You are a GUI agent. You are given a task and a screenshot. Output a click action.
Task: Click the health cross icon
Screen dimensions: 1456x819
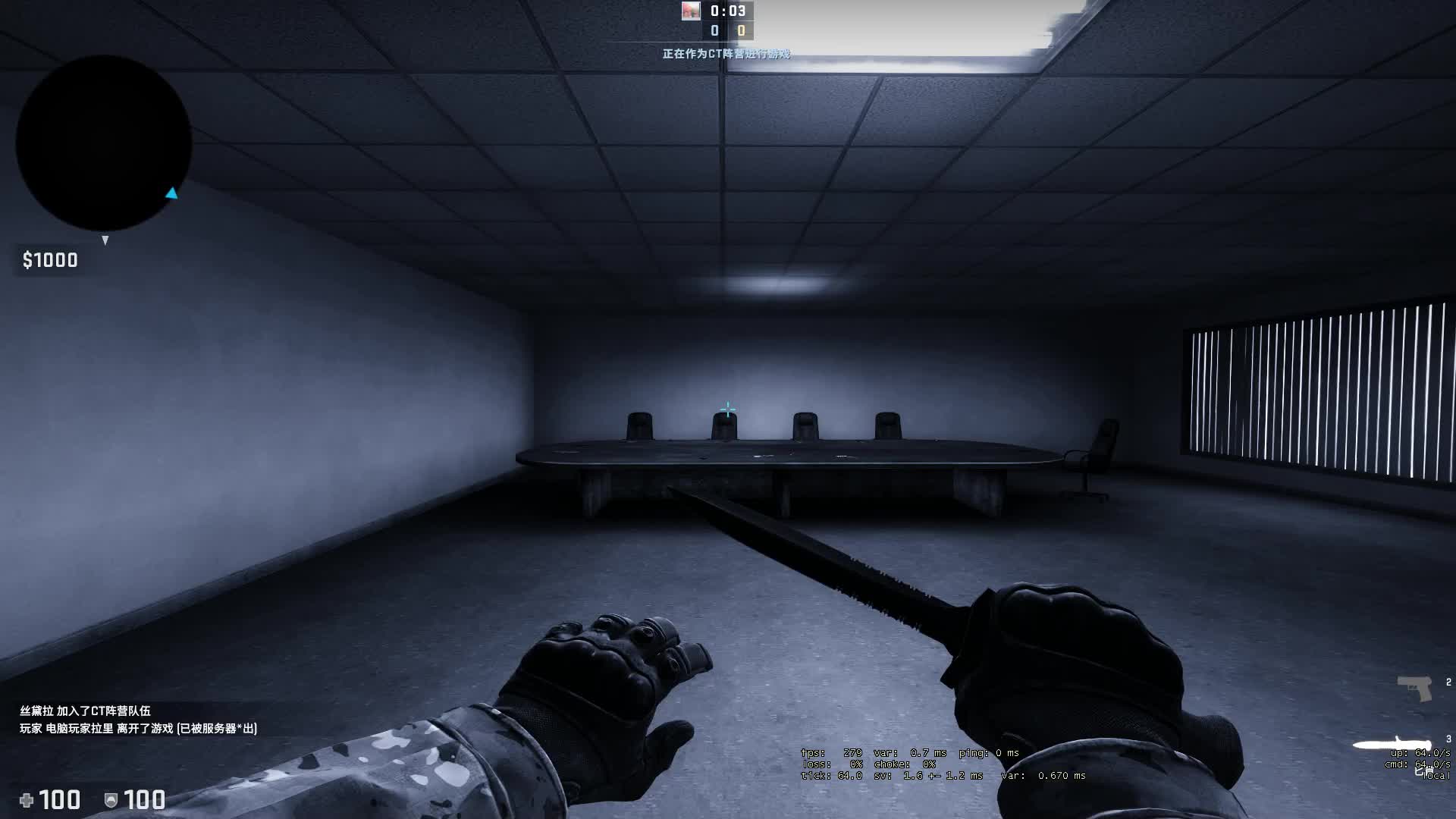pos(27,800)
